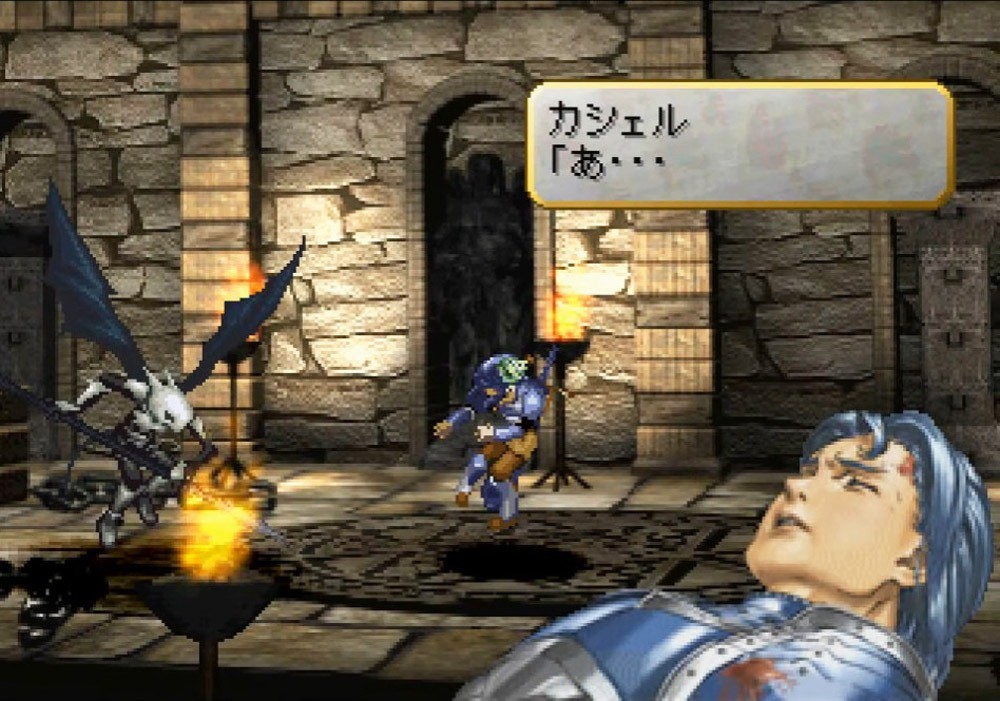Advance the カシェル dialogue box
This screenshot has width=1000, height=701.
coord(739,144)
